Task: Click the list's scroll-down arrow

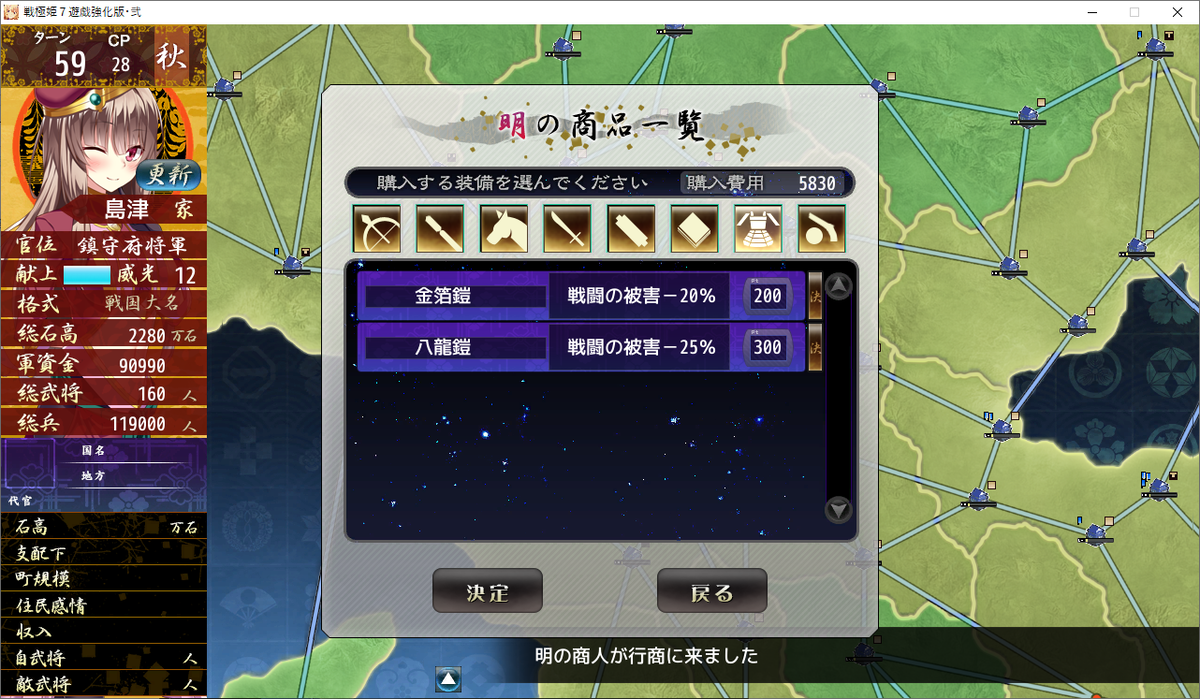Action: pos(839,510)
